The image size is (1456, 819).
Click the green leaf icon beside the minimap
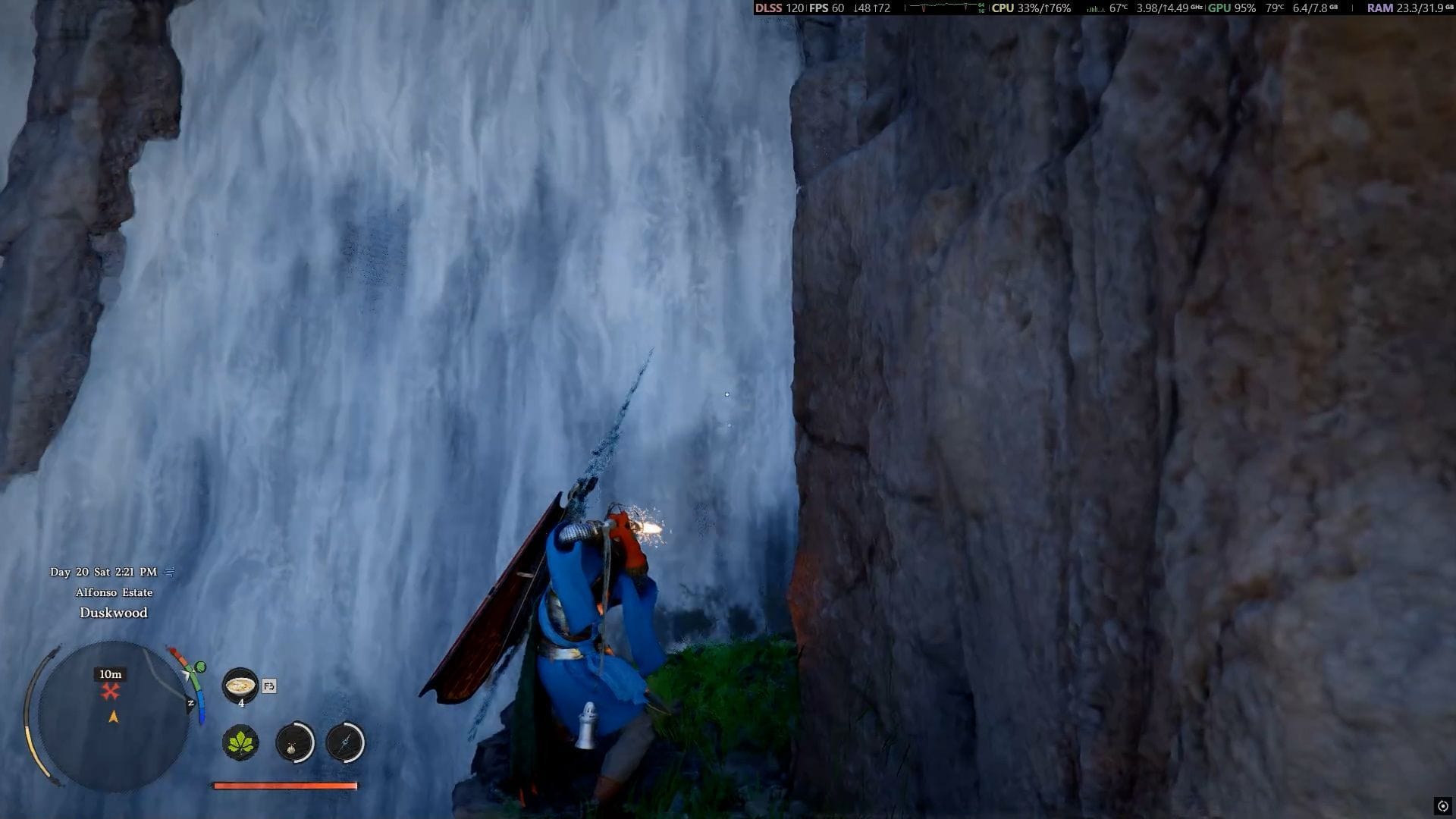click(200, 667)
